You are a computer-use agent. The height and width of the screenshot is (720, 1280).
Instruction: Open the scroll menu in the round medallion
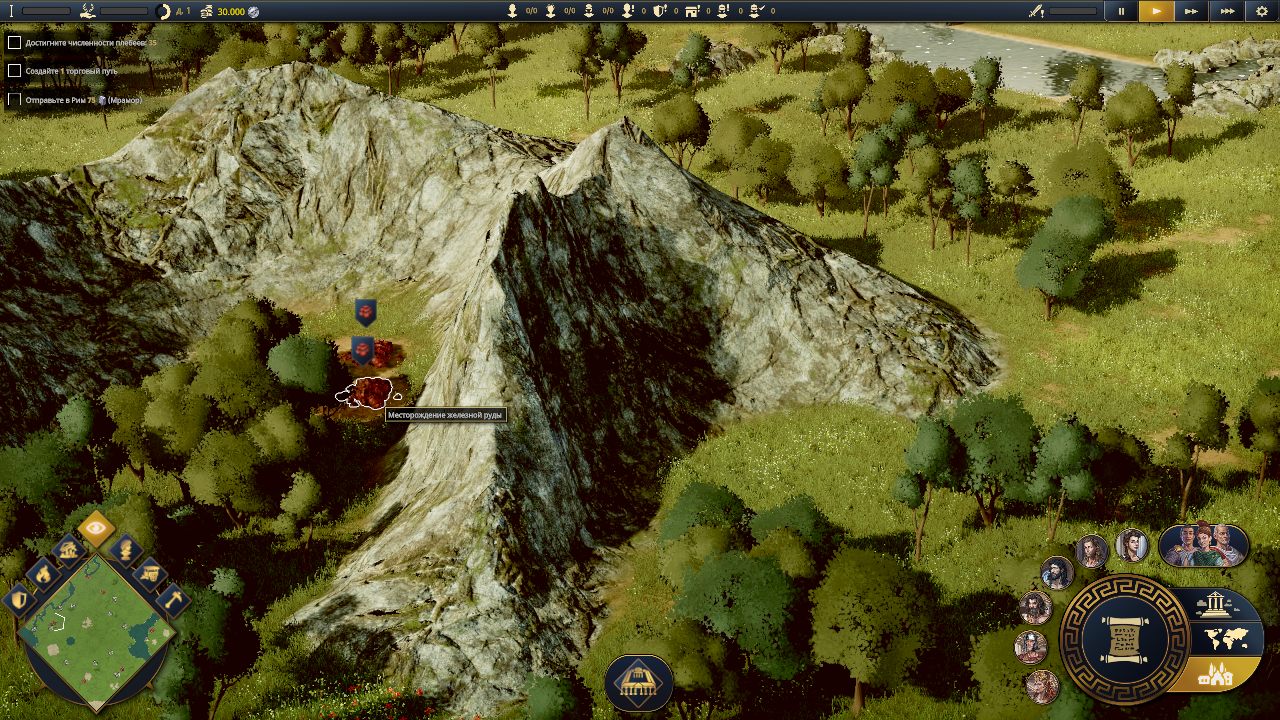click(1124, 636)
